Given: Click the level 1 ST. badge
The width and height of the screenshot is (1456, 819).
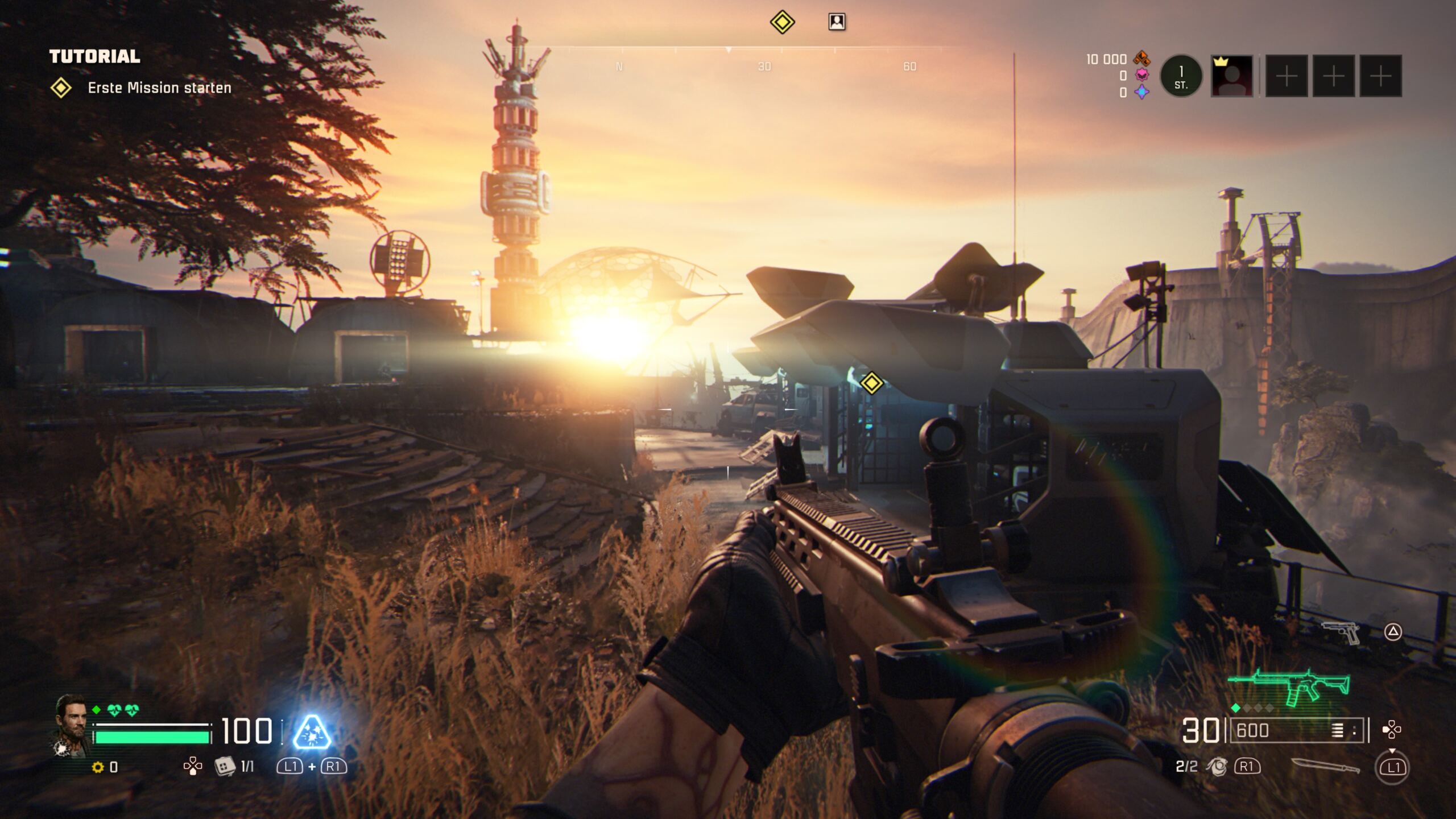Looking at the screenshot, I should tap(1181, 76).
